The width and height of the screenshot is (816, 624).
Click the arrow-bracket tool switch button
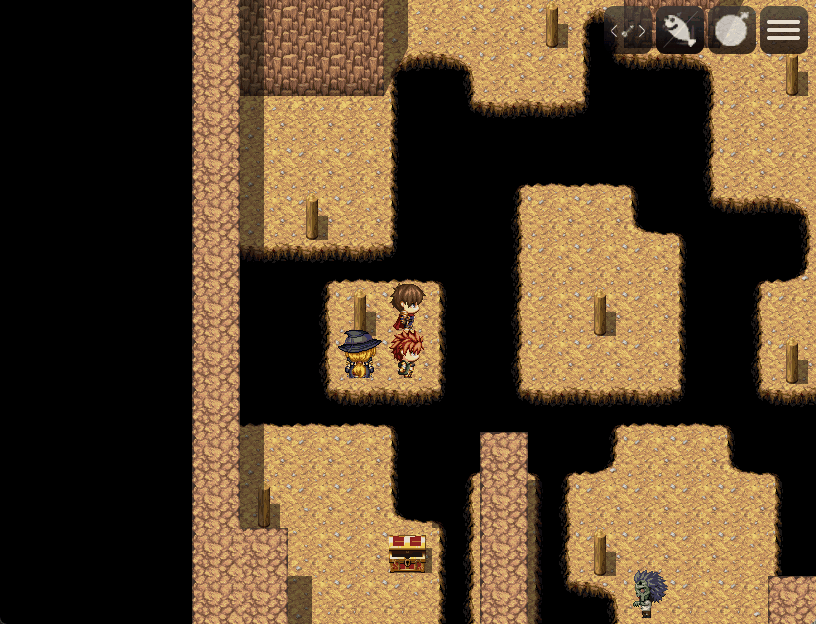pyautogui.click(x=628, y=30)
